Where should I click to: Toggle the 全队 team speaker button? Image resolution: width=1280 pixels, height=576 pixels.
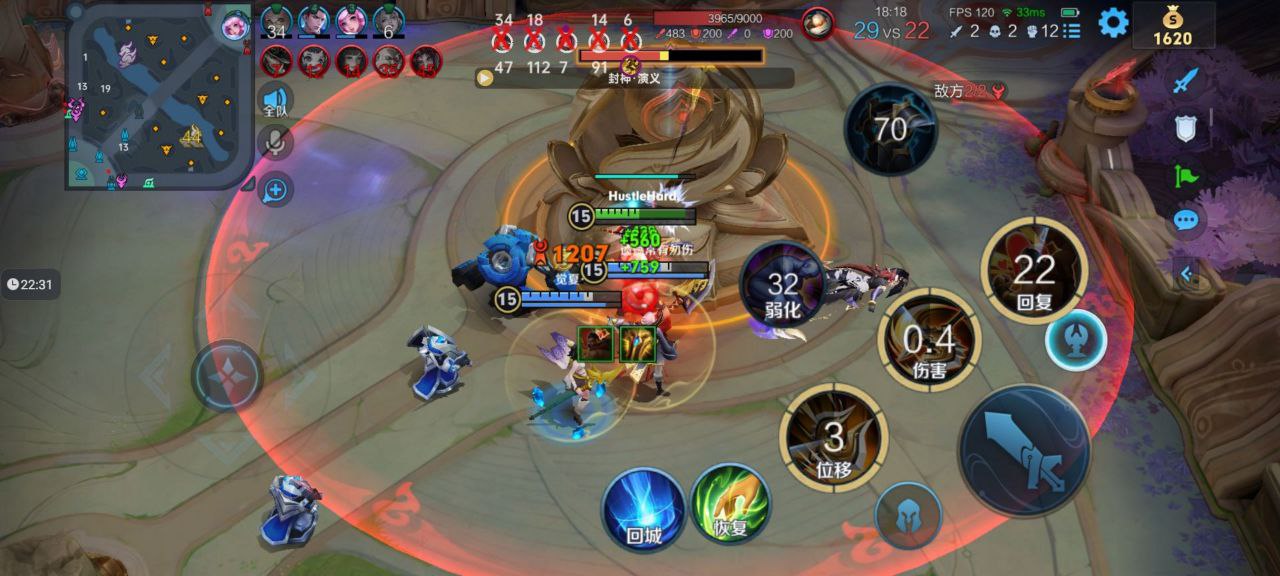pyautogui.click(x=275, y=101)
